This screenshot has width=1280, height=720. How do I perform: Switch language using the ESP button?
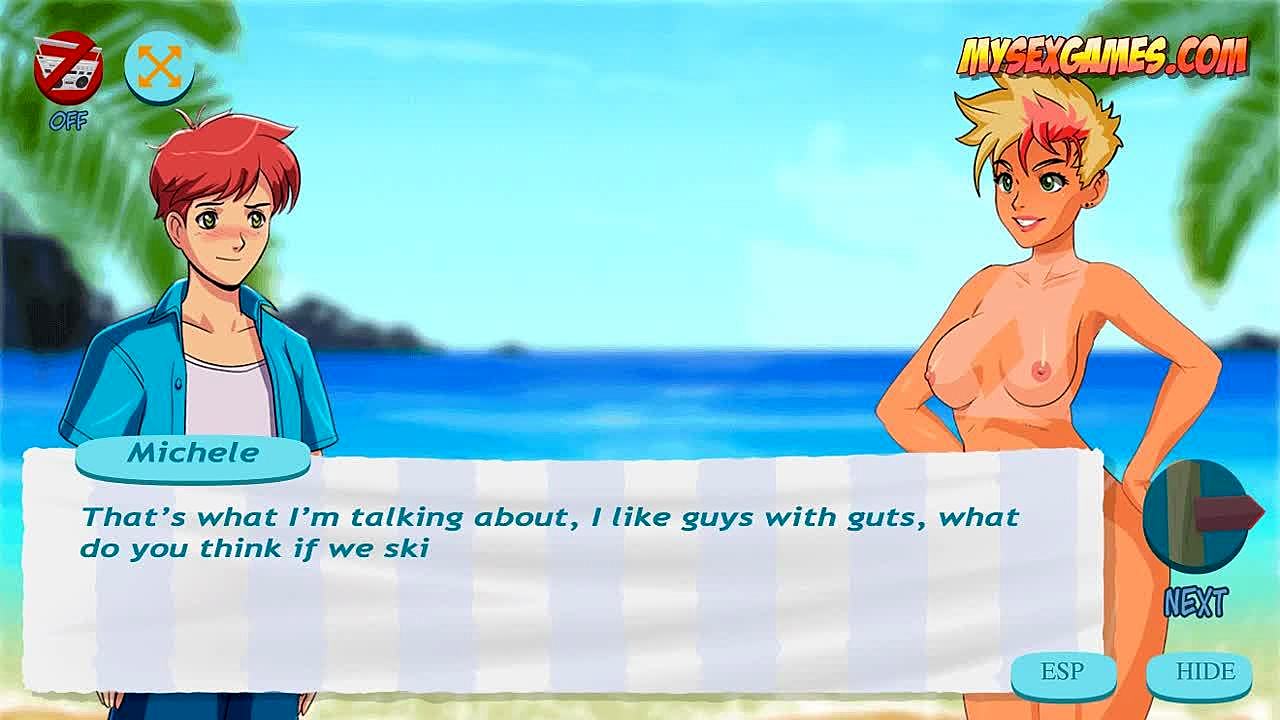(1062, 672)
